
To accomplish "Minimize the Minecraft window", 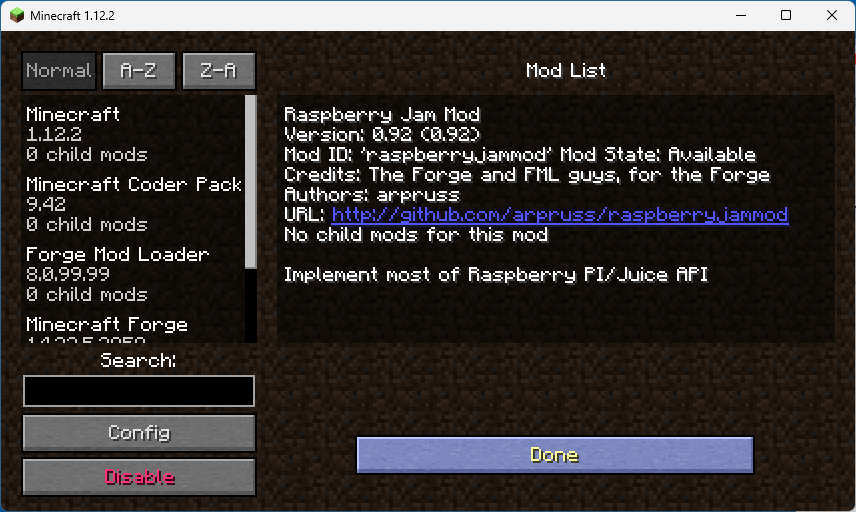I will tap(740, 15).
